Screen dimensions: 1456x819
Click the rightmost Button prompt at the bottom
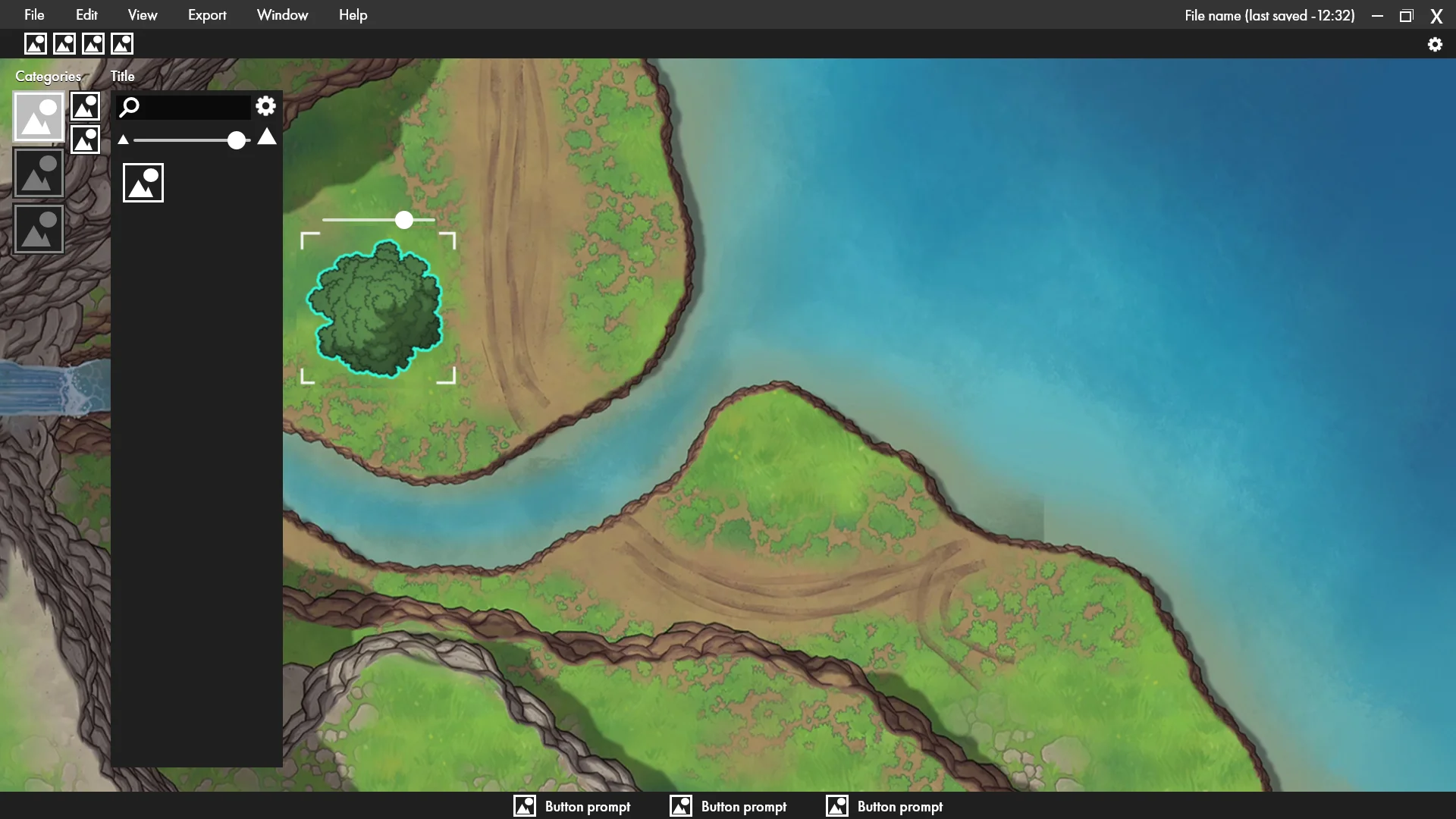click(884, 806)
